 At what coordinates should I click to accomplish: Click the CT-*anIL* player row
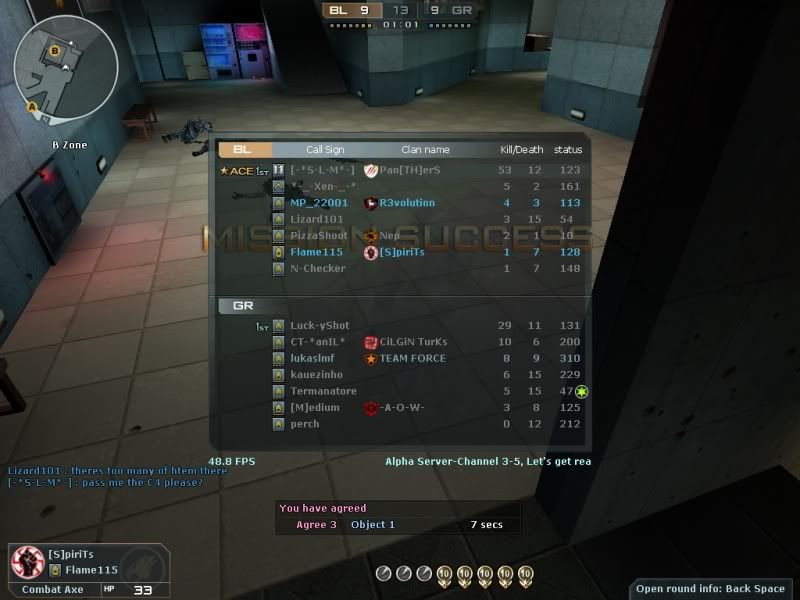(x=400, y=342)
